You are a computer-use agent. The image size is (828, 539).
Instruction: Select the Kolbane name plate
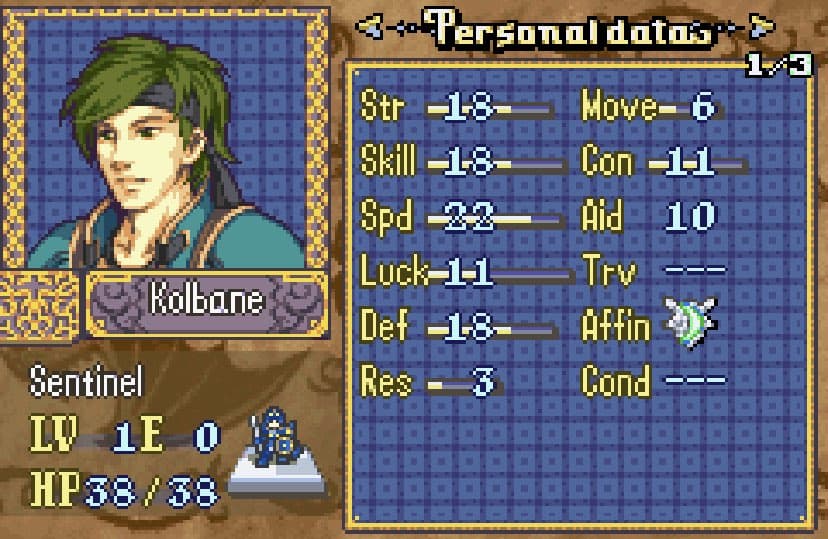(207, 300)
